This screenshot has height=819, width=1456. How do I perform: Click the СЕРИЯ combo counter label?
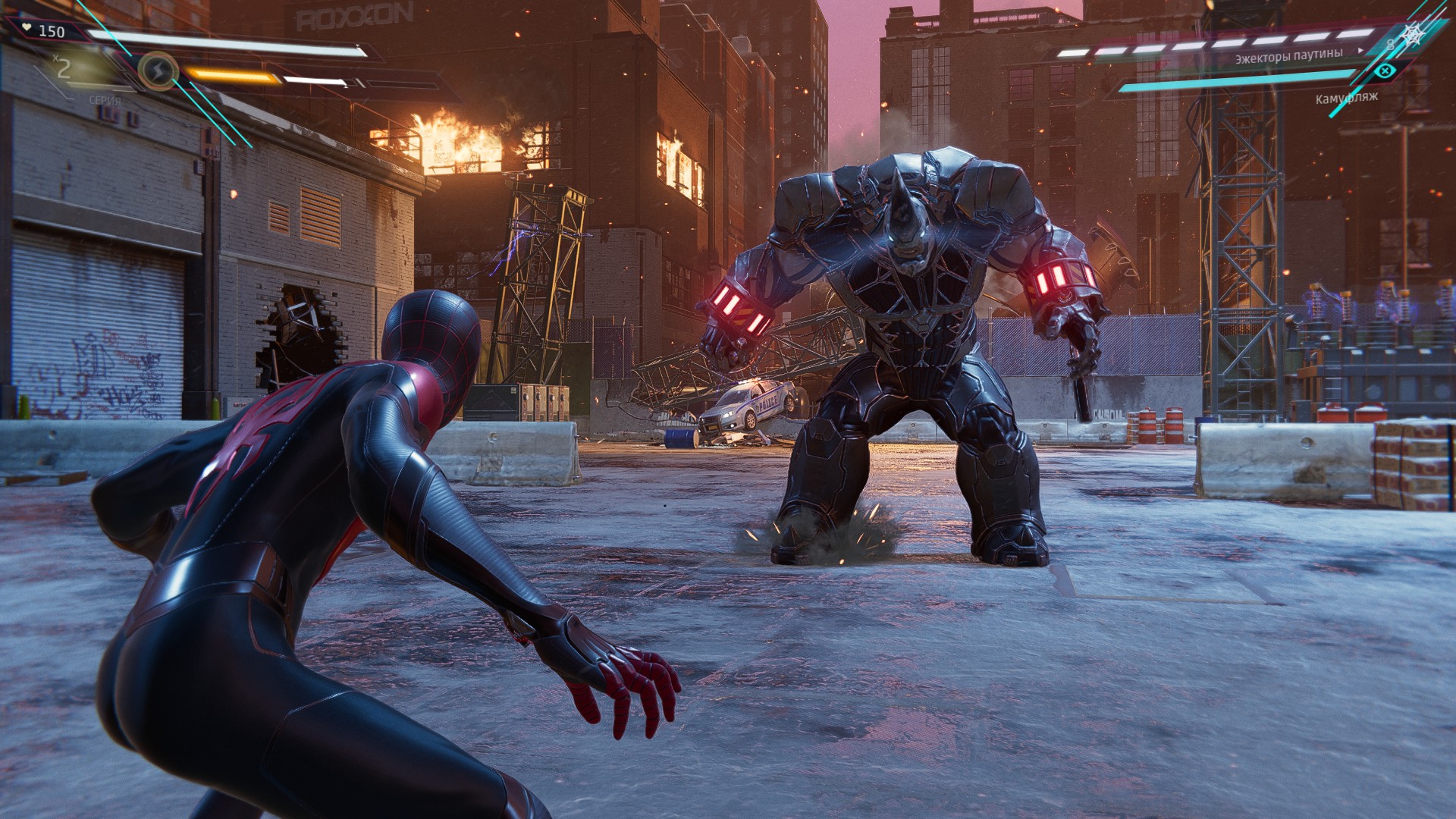[105, 100]
